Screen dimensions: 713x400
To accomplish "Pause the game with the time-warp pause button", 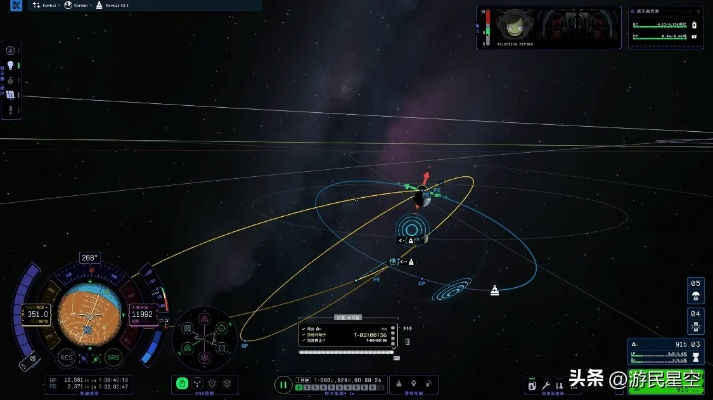I will click(x=284, y=383).
